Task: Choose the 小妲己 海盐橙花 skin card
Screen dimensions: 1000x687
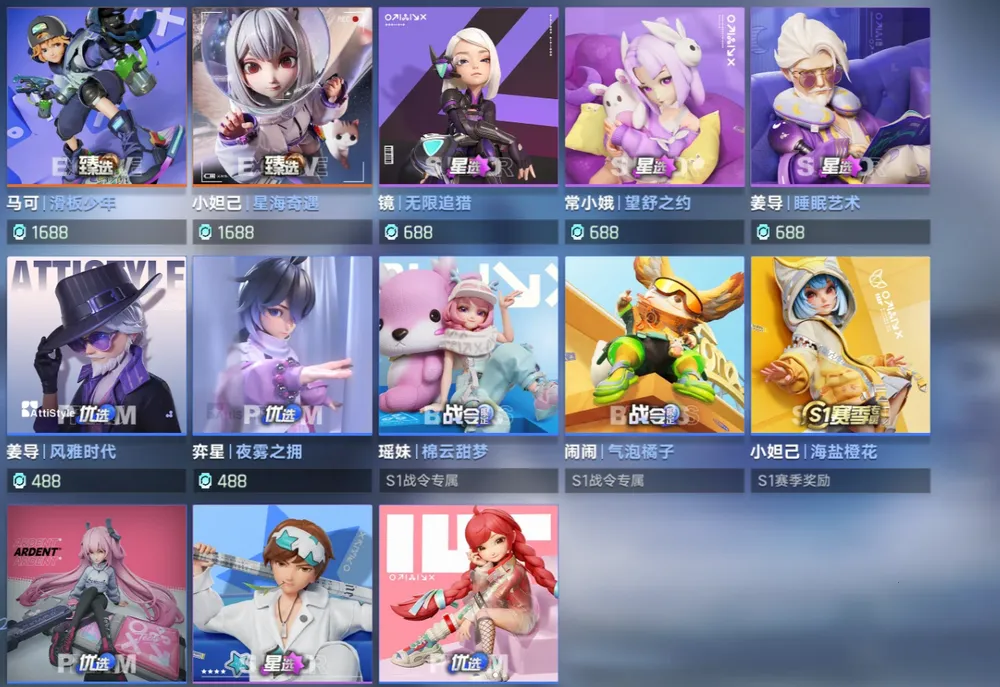Action: click(x=840, y=345)
